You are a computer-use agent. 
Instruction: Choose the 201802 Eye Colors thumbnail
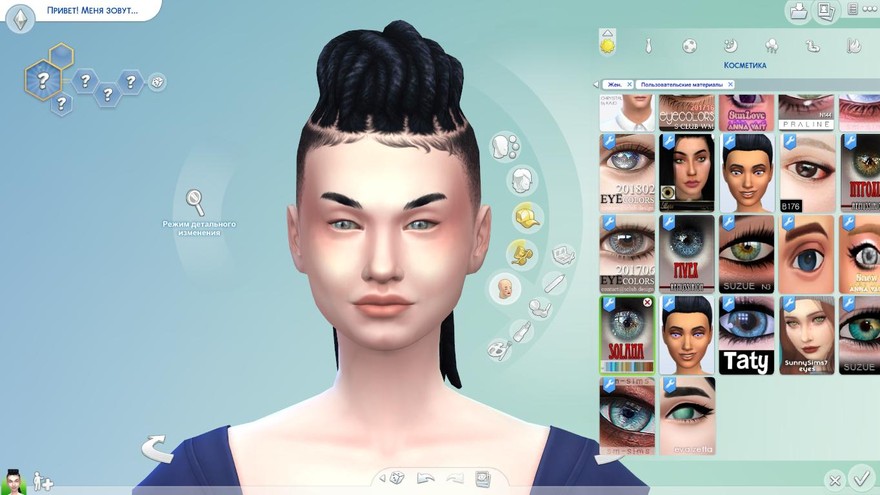pyautogui.click(x=627, y=171)
